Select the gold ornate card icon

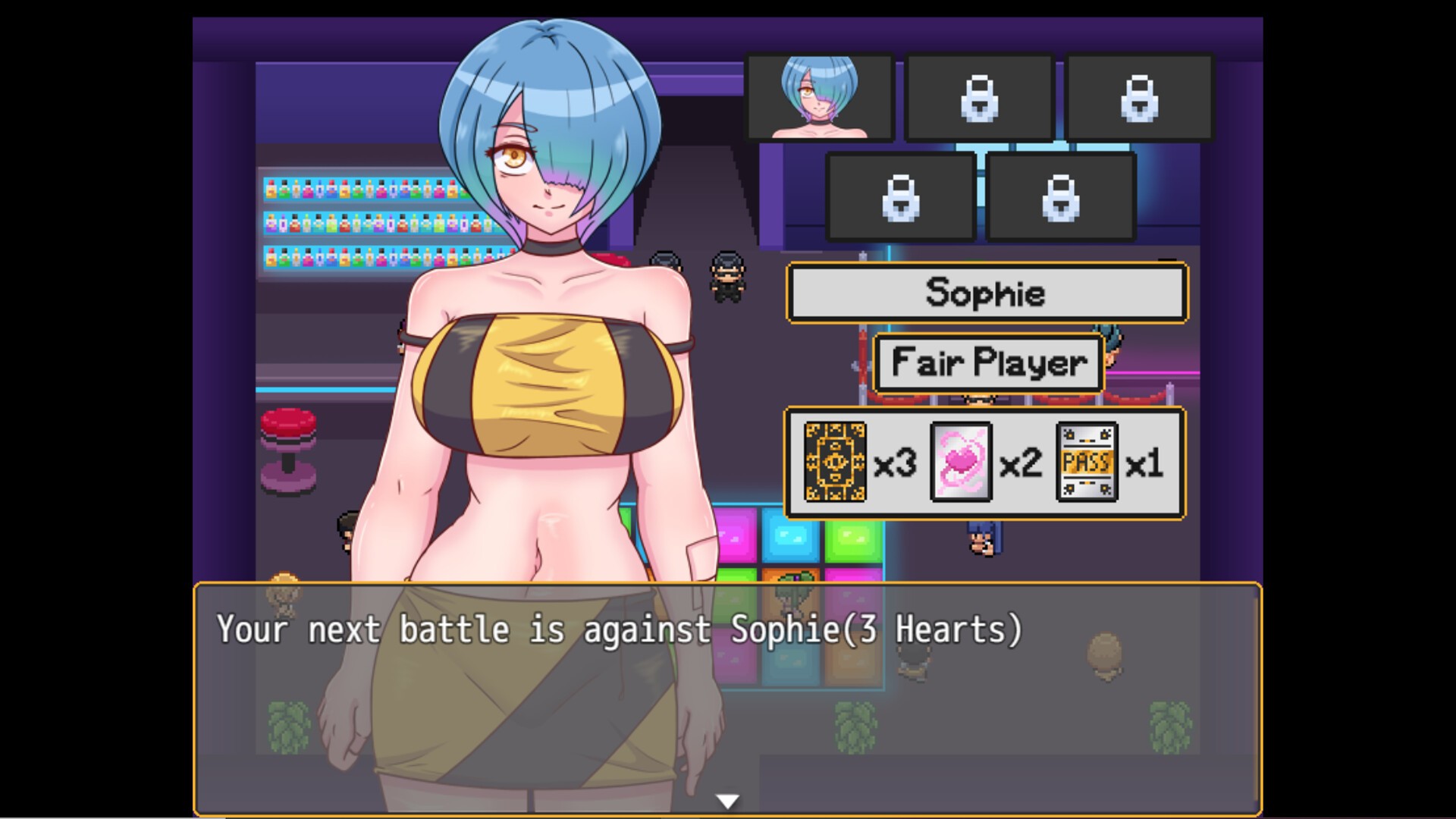click(x=835, y=463)
